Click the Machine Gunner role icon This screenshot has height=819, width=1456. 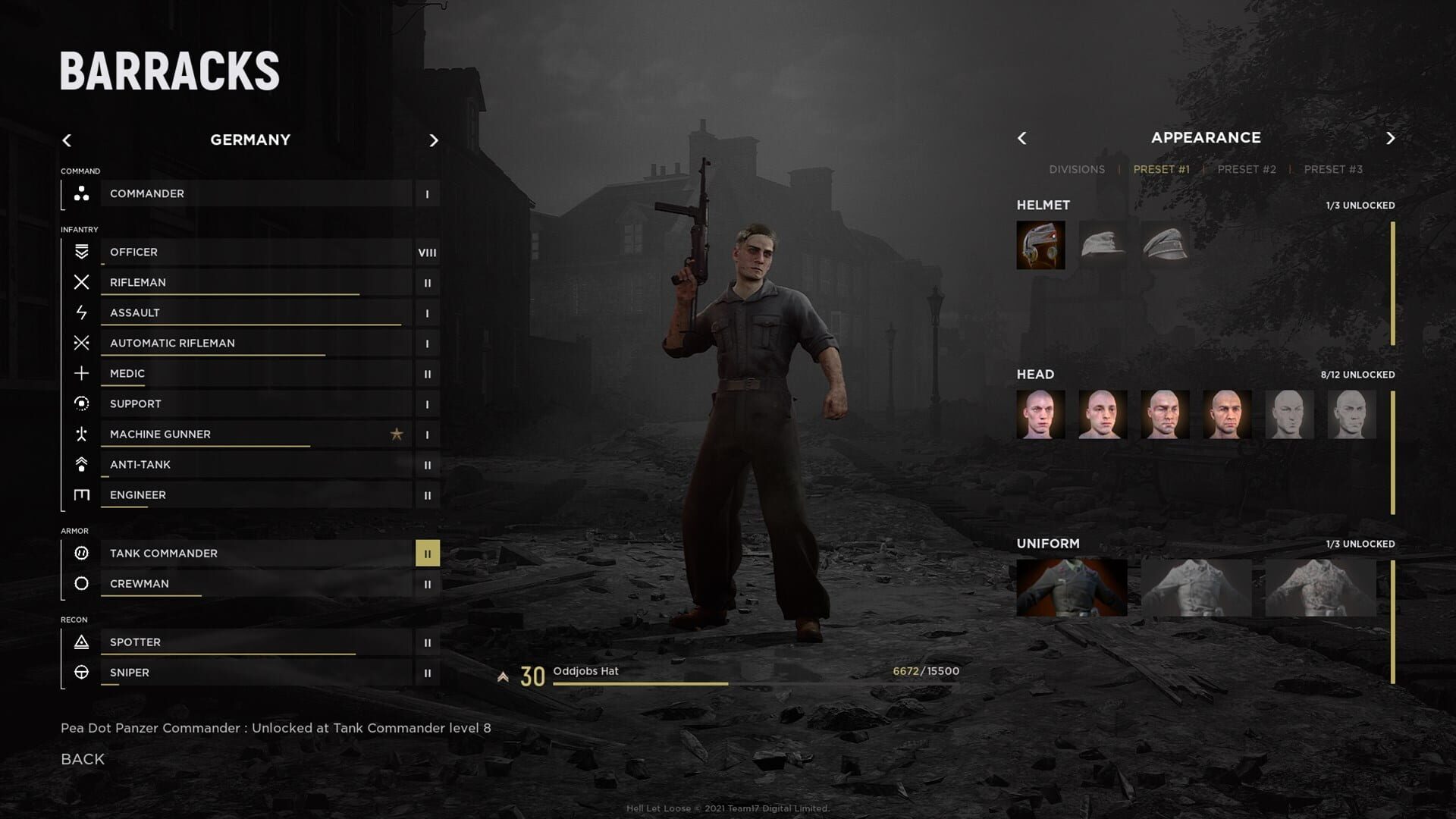click(x=81, y=434)
